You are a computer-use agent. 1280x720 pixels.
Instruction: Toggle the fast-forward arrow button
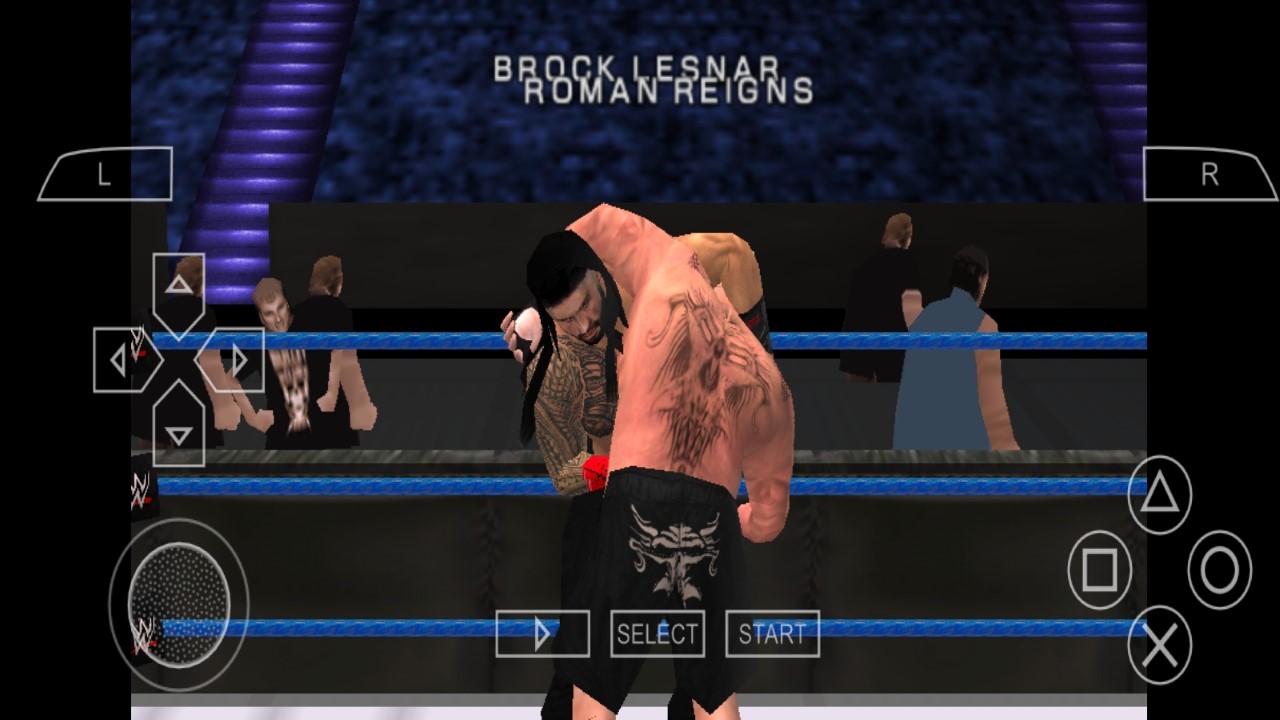click(542, 634)
